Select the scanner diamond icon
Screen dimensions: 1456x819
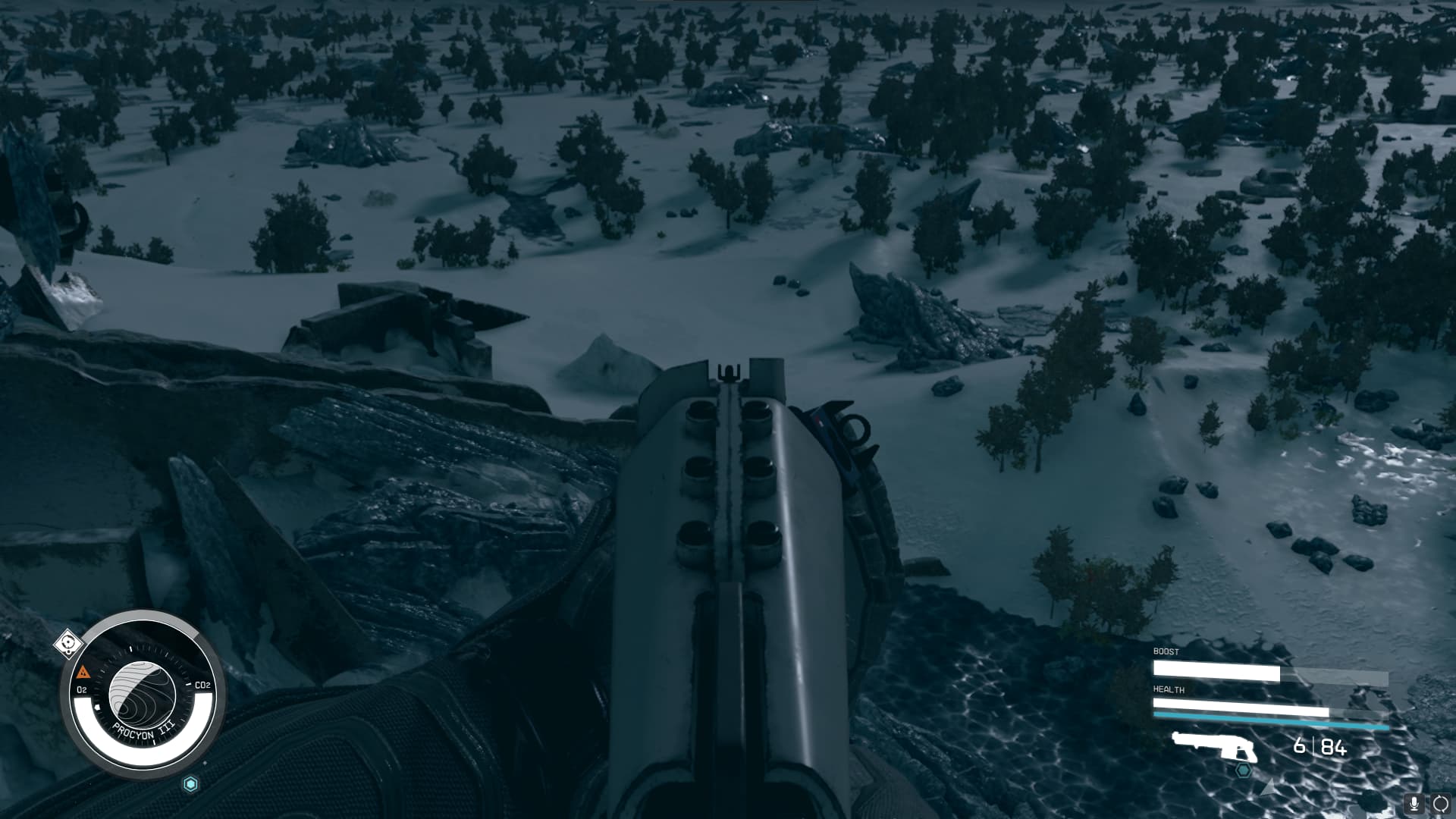coord(69,644)
